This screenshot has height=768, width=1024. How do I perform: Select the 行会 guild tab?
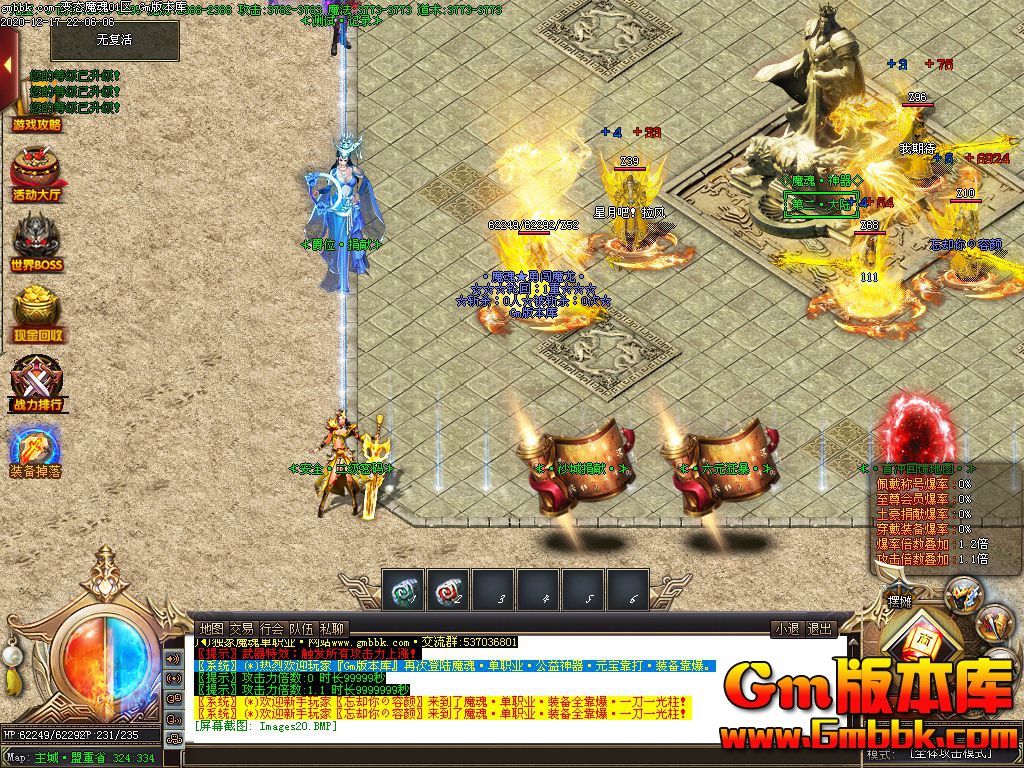(x=271, y=628)
